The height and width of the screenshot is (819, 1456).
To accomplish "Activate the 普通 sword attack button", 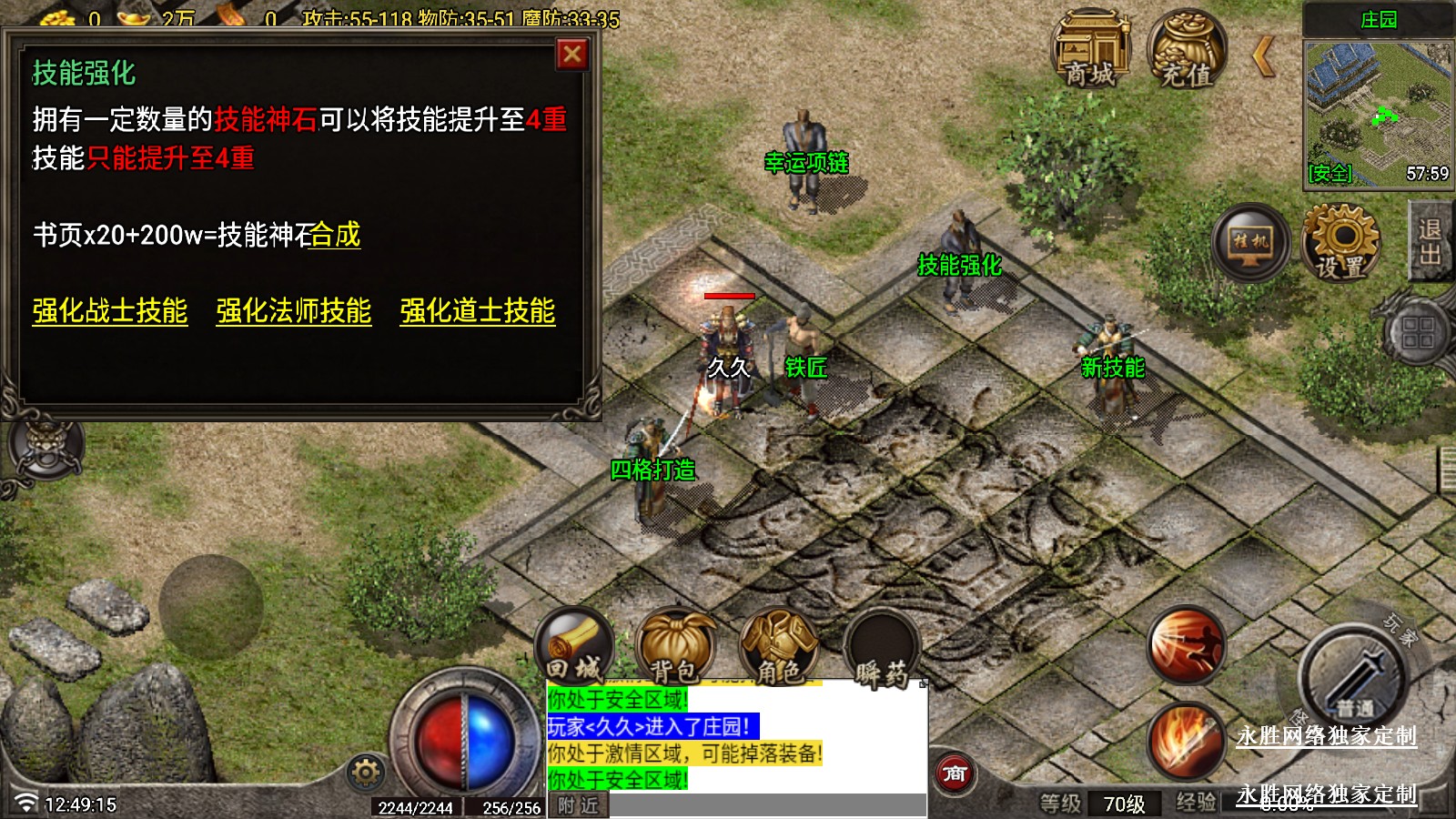I will (1354, 678).
